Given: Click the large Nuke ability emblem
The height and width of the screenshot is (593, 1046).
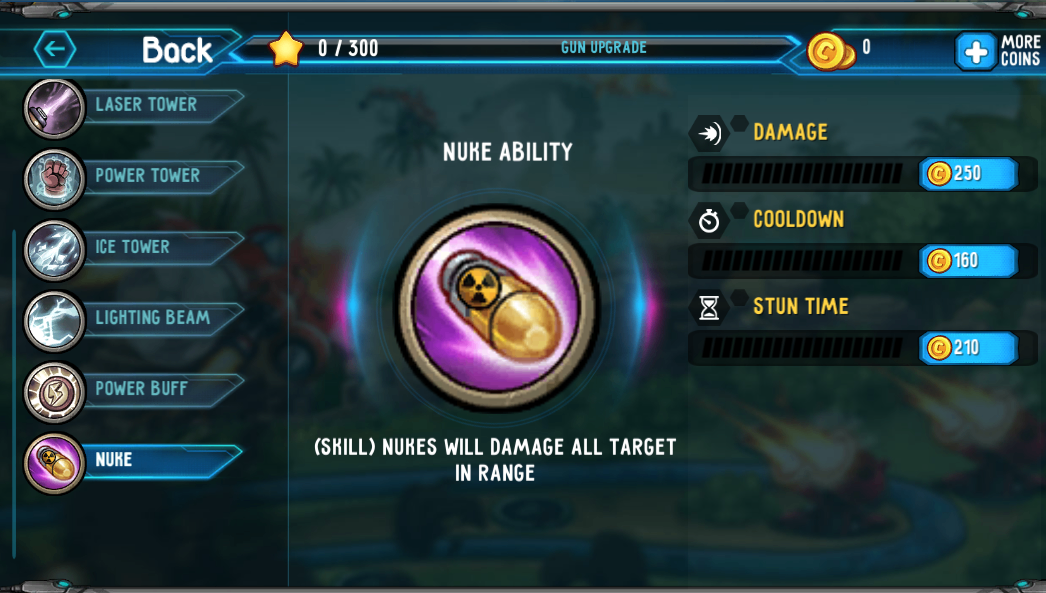Looking at the screenshot, I should [497, 307].
